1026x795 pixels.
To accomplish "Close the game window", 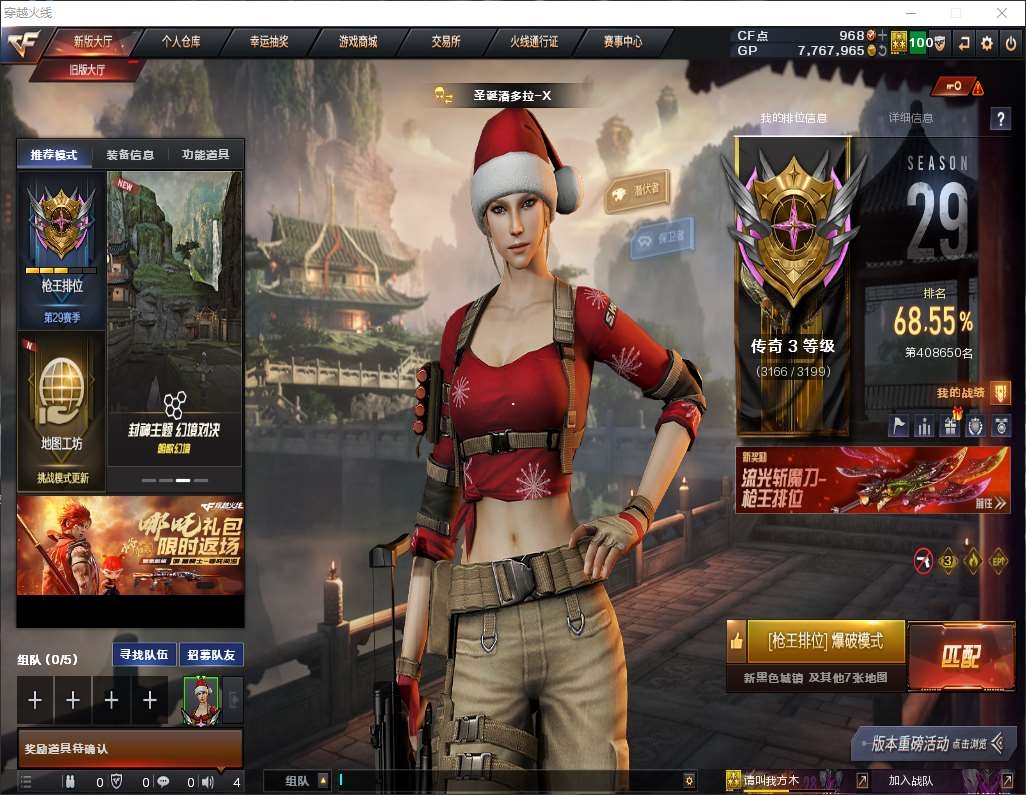I will [x=1001, y=13].
